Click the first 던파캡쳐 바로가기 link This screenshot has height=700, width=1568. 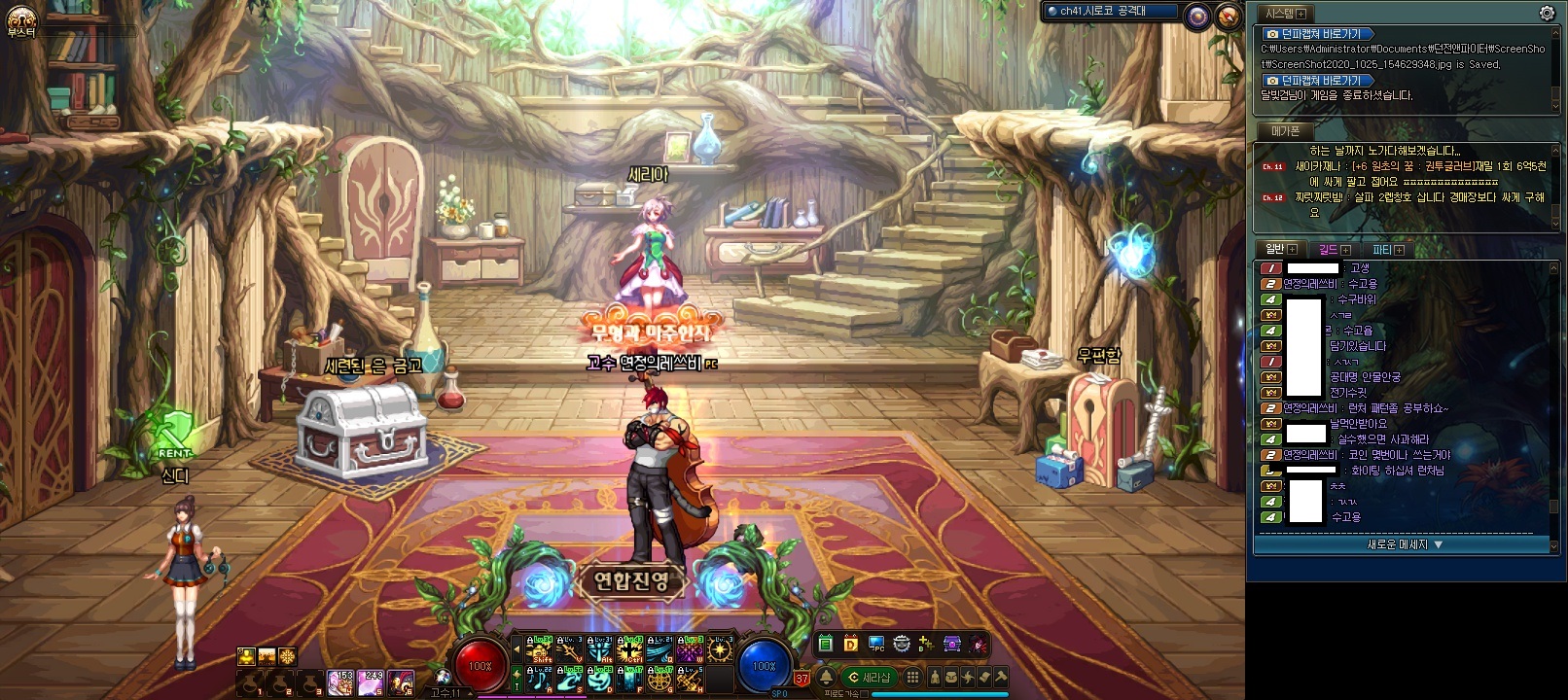click(1320, 34)
